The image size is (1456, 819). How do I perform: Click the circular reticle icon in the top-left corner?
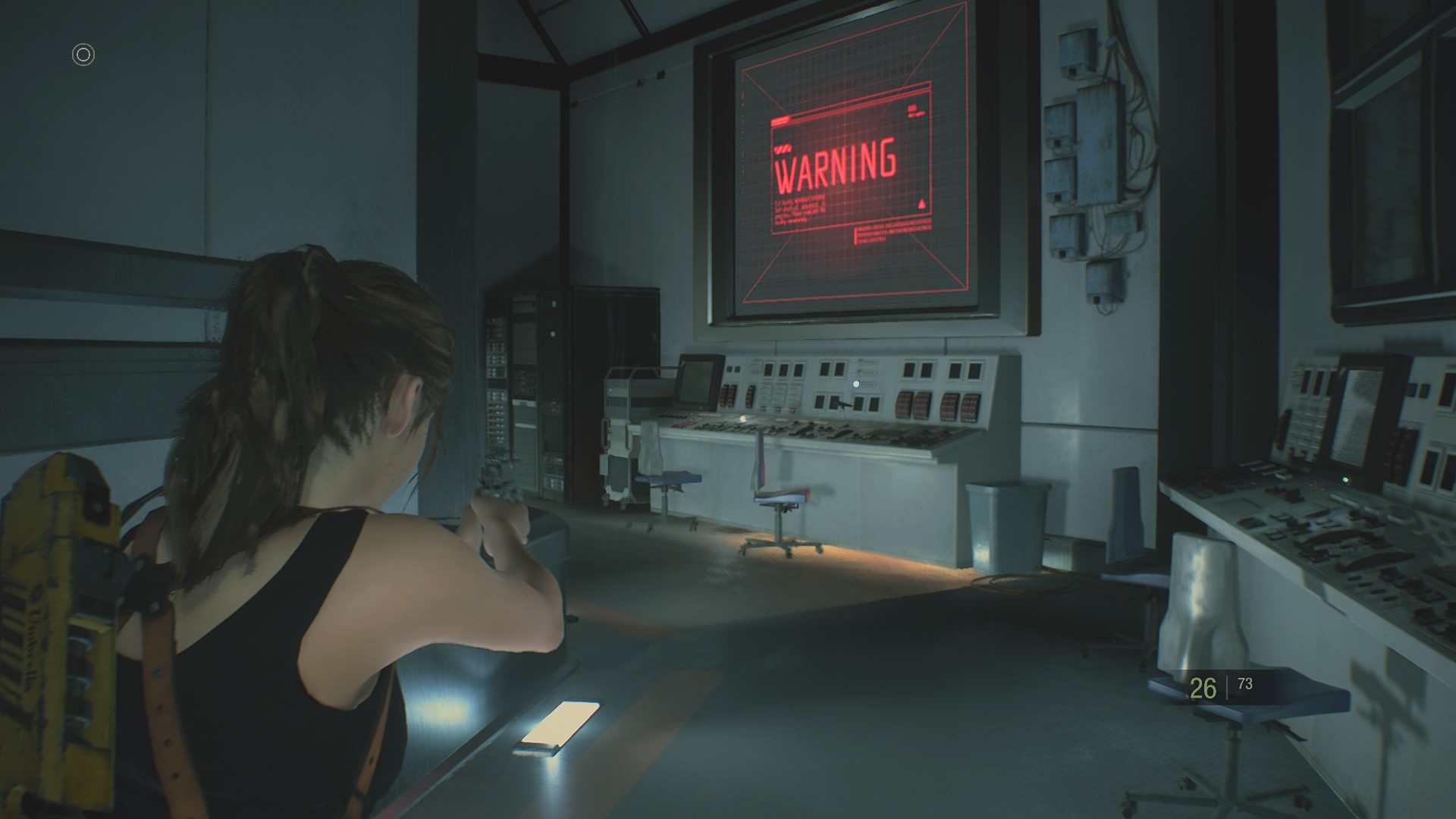[83, 55]
